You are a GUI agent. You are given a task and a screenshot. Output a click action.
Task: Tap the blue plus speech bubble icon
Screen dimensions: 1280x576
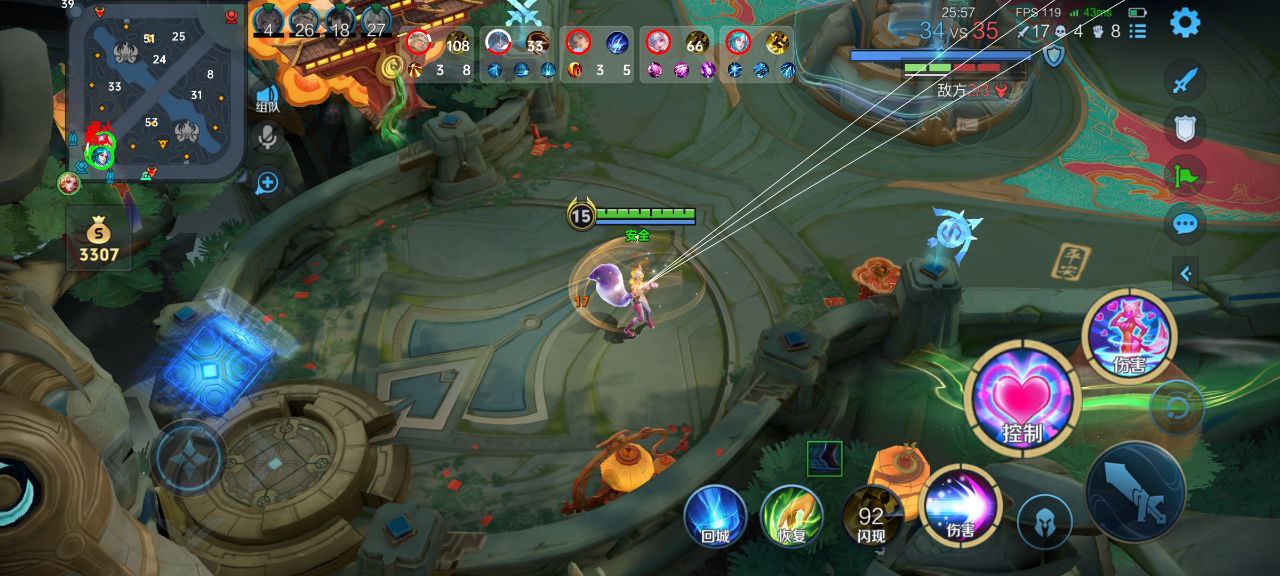click(x=267, y=182)
